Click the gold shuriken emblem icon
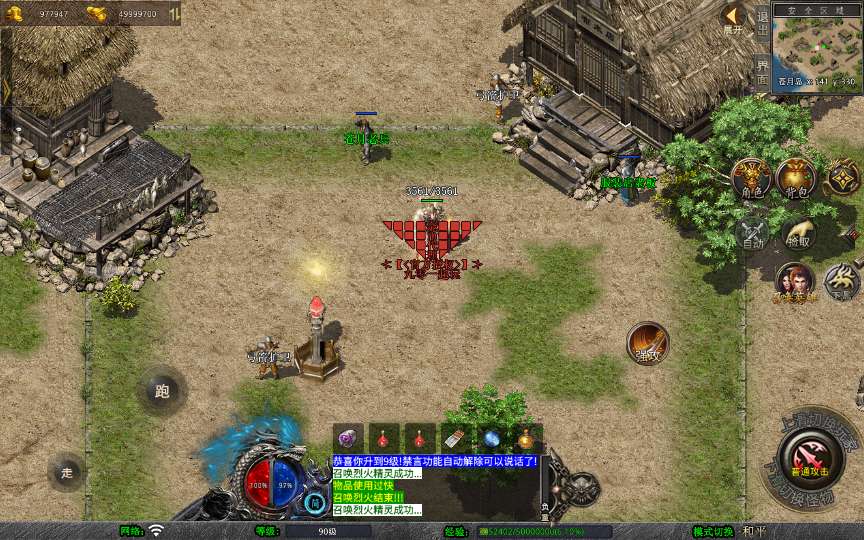864x540 pixels. pyautogui.click(x=843, y=179)
